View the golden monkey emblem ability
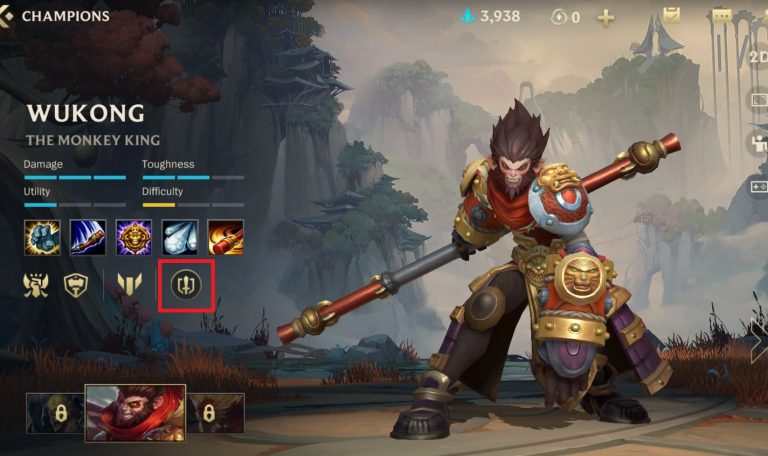This screenshot has height=456, width=768. pyautogui.click(x=134, y=237)
